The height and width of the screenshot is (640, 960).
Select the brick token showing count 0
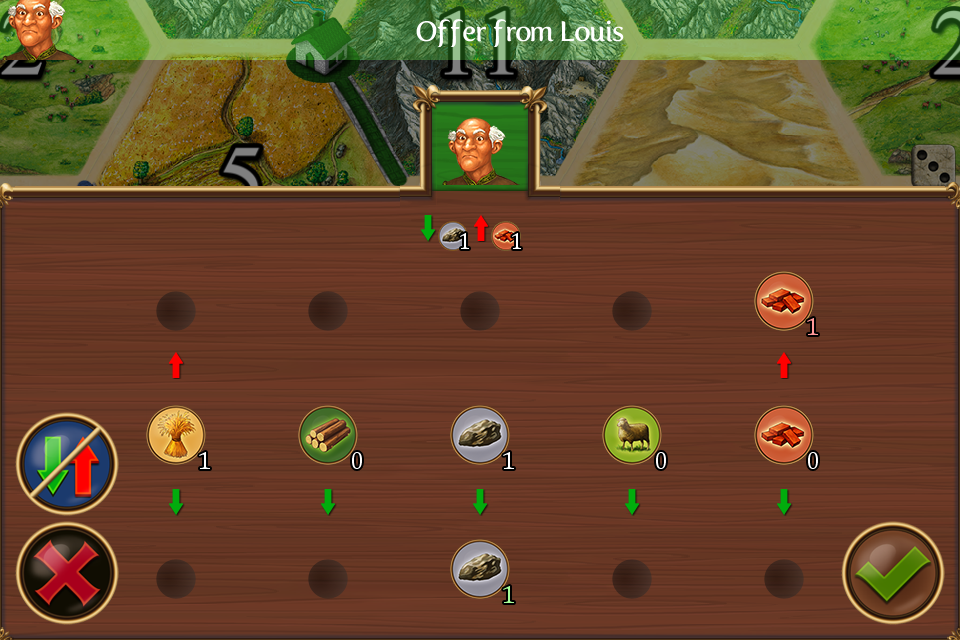[x=784, y=435]
